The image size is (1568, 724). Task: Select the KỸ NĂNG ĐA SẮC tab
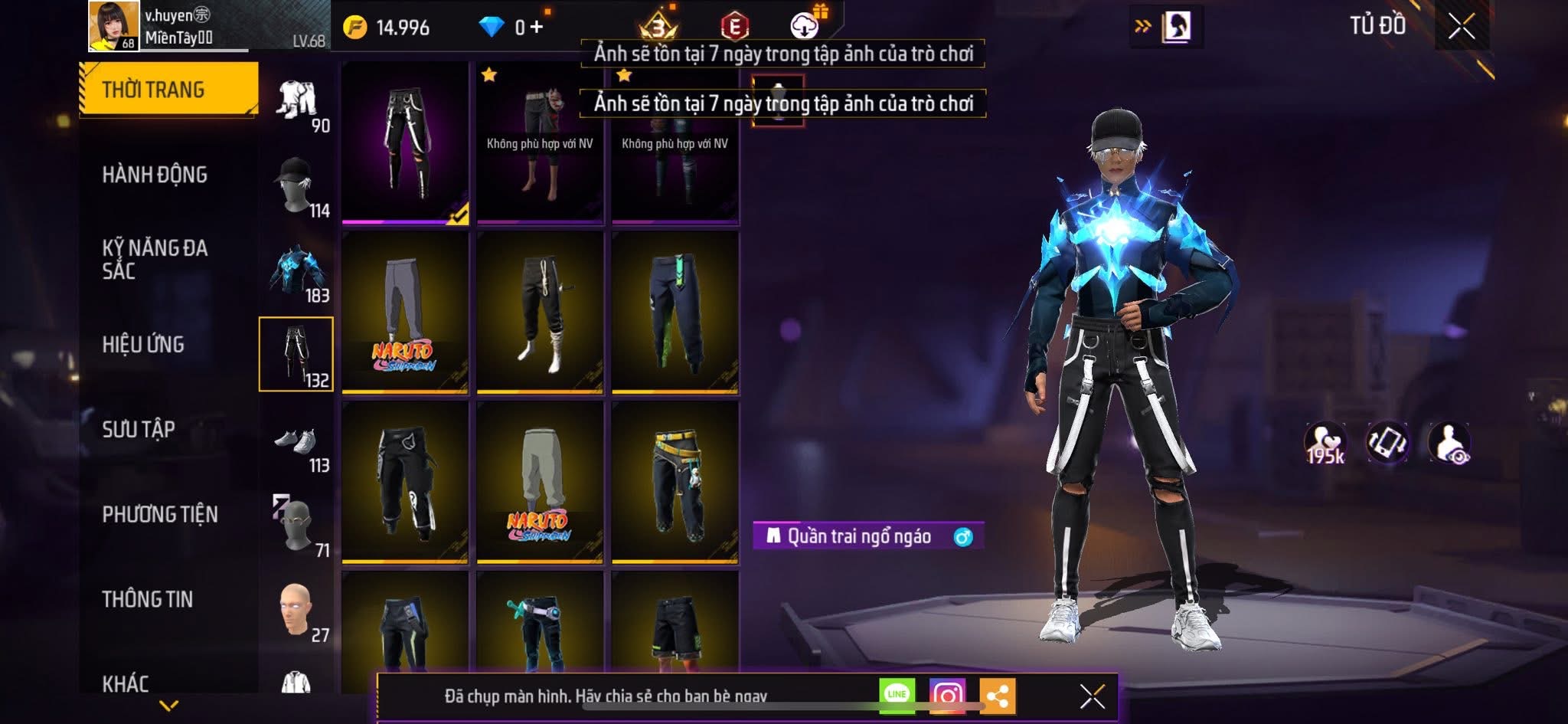point(155,259)
